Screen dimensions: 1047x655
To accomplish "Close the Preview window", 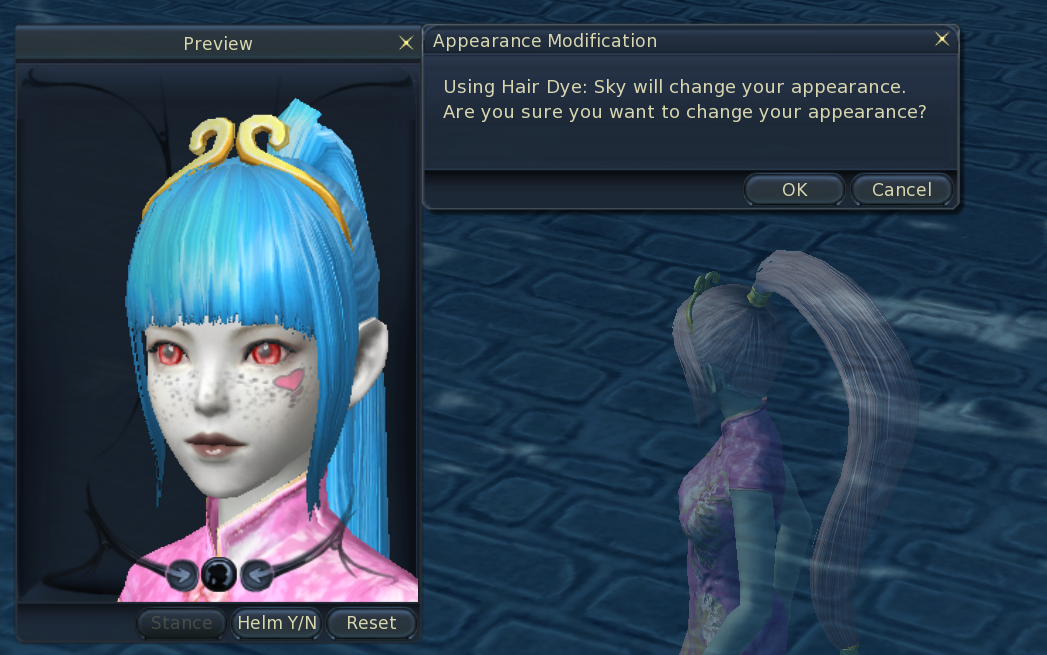I will coord(406,42).
